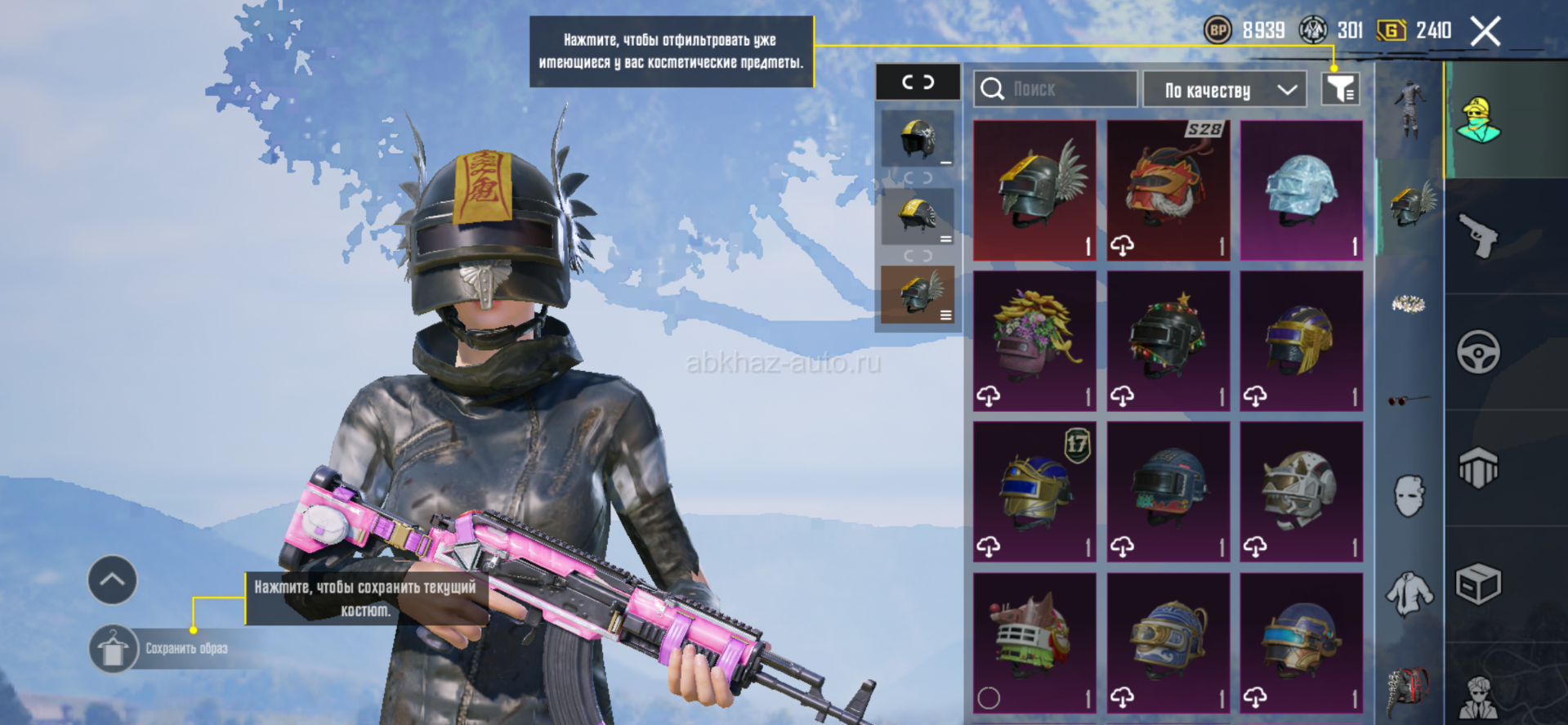
Task: Open the face mask slot category
Action: pyautogui.click(x=1409, y=495)
